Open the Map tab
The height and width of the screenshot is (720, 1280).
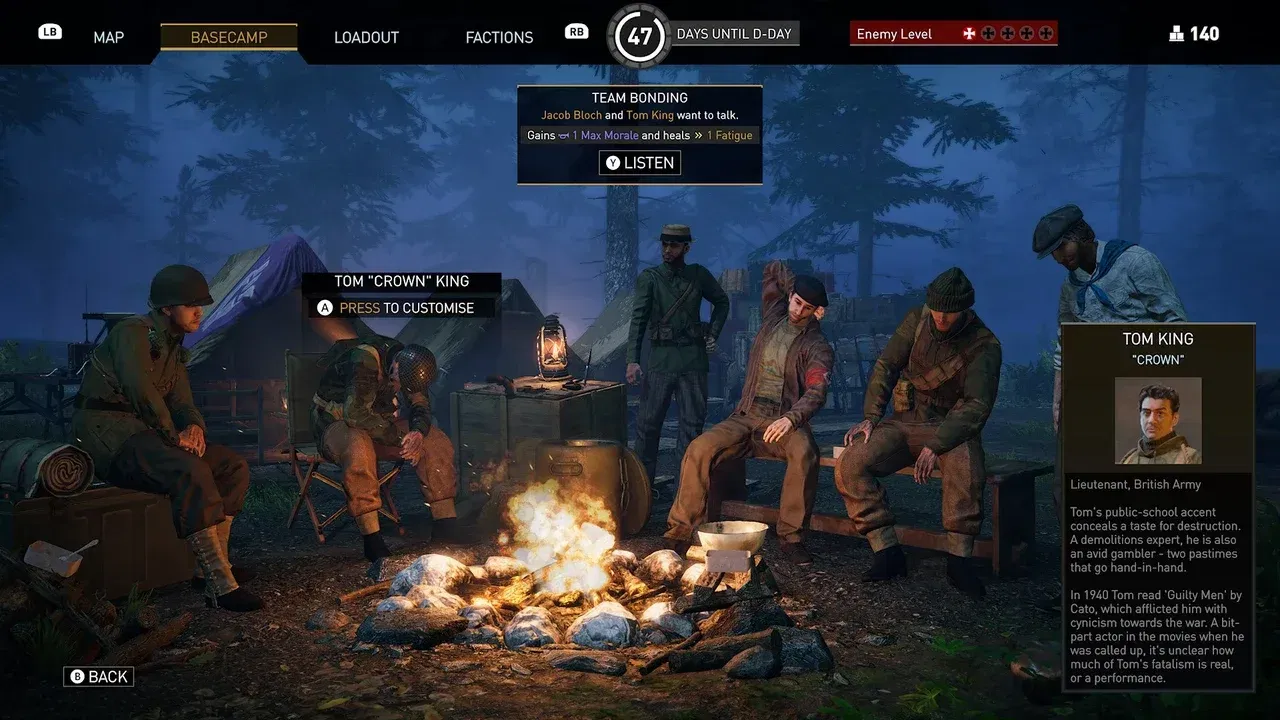pyautogui.click(x=108, y=37)
